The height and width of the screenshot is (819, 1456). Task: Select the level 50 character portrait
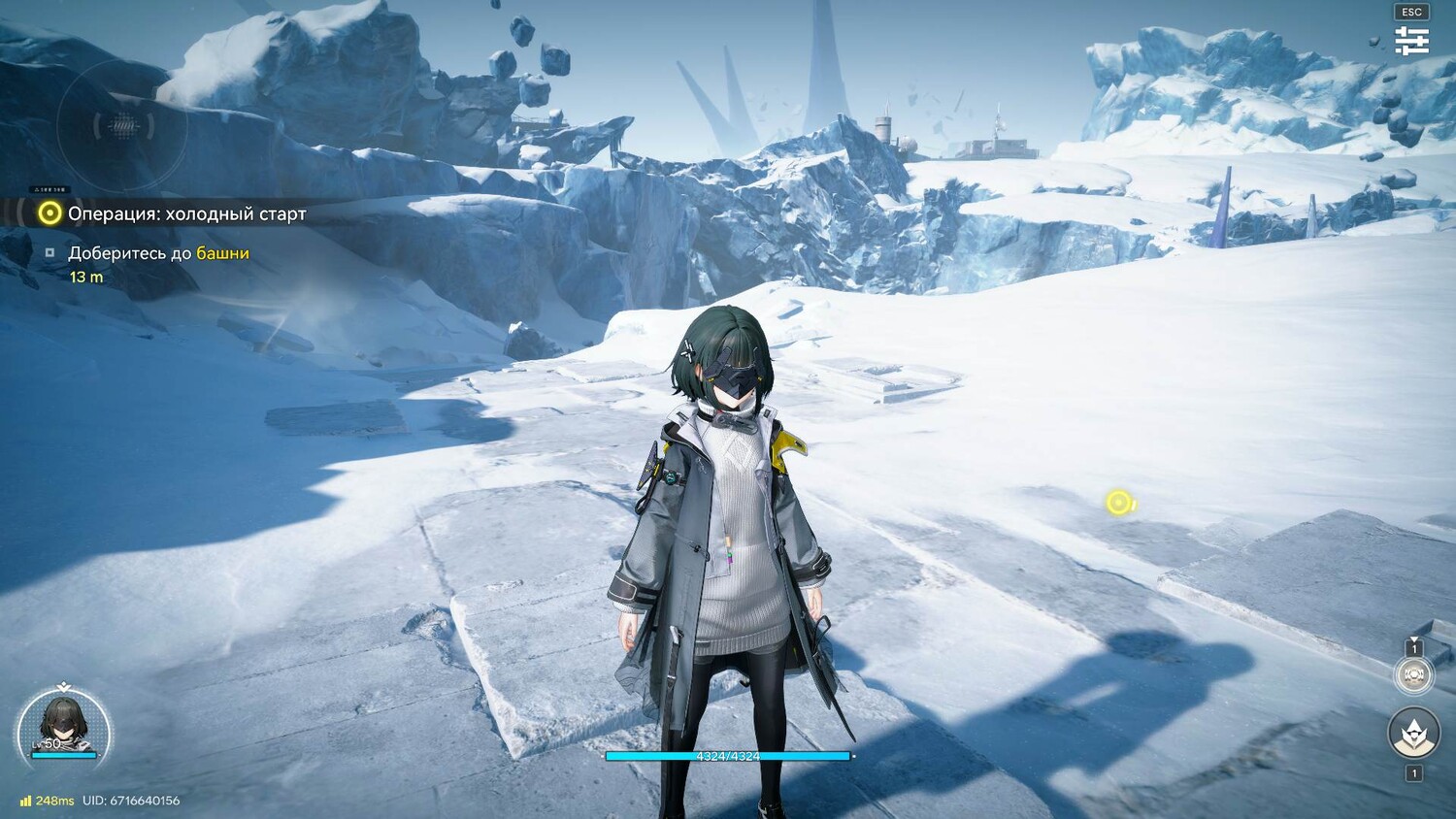(x=64, y=726)
